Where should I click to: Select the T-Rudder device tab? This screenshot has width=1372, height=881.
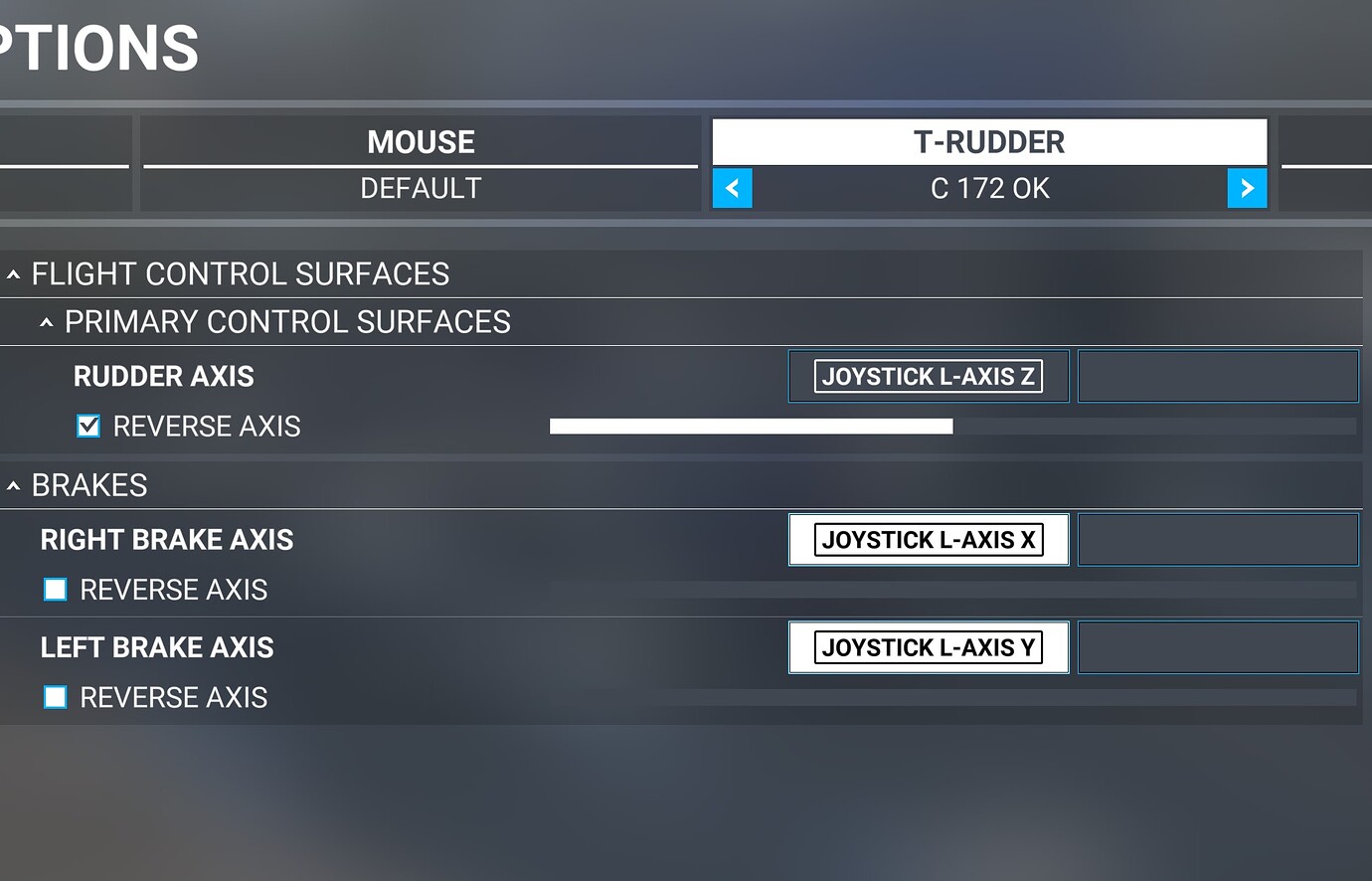coord(989,142)
